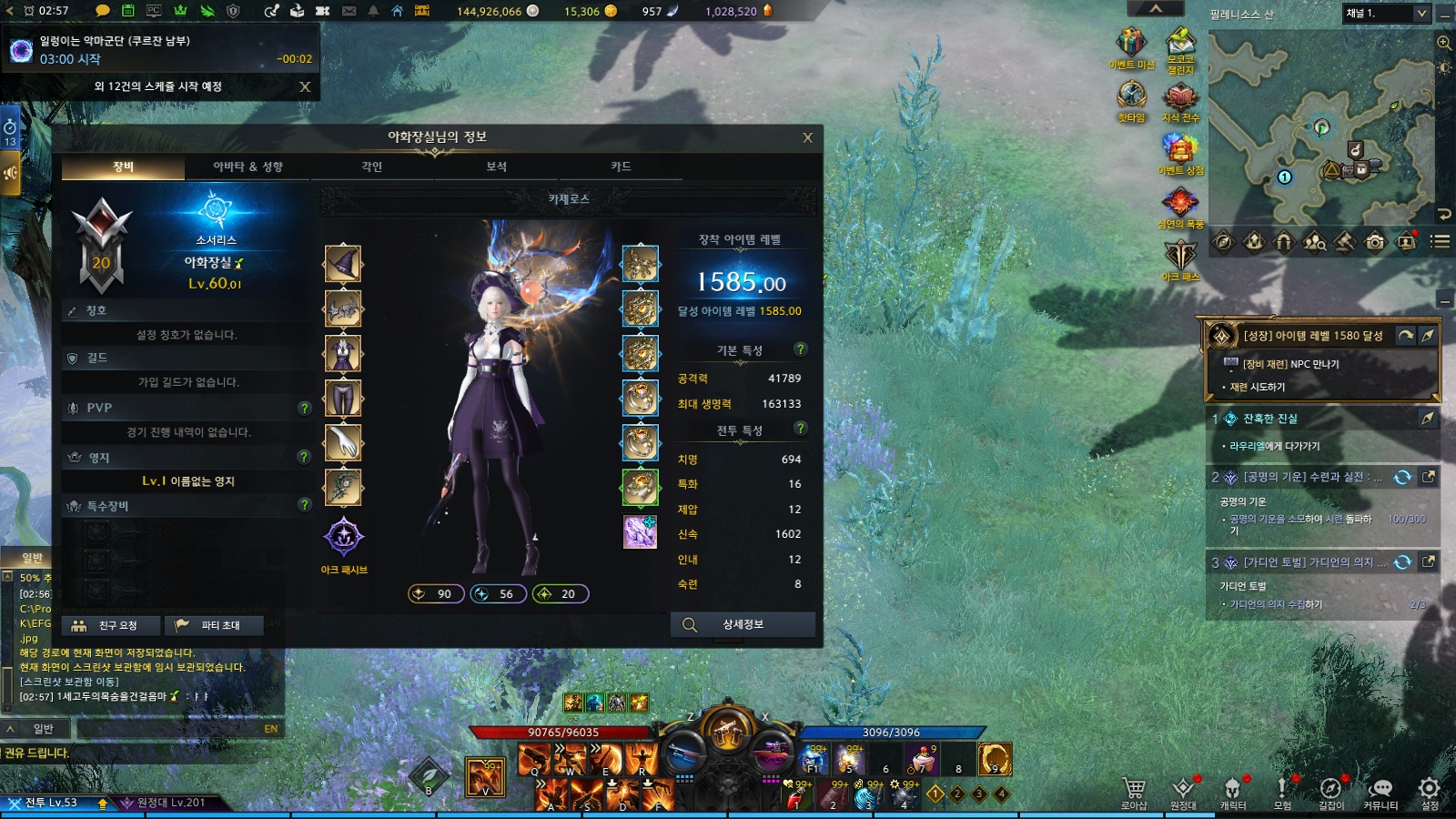The width and height of the screenshot is (1456, 819).
Task: Open the channel dropdown 채널 1
Action: tap(1386, 14)
